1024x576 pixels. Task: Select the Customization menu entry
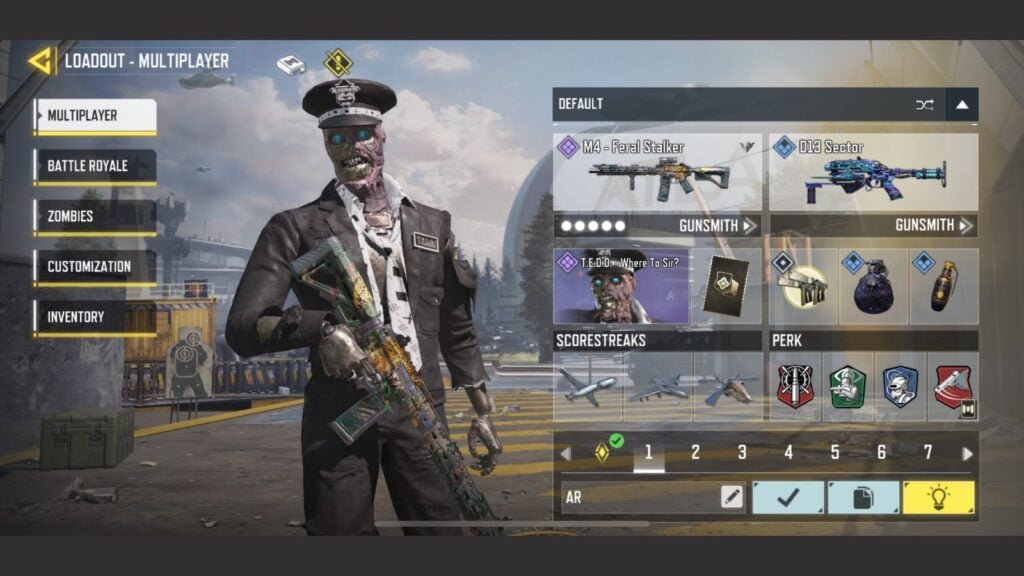94,267
